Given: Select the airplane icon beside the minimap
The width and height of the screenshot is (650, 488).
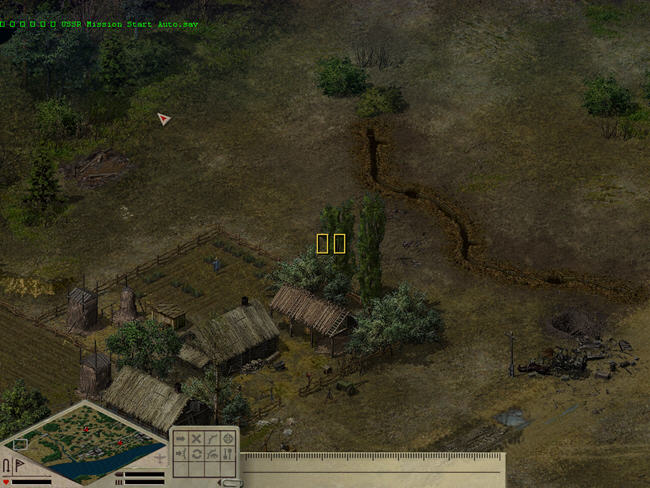Looking at the screenshot, I should point(159,459).
